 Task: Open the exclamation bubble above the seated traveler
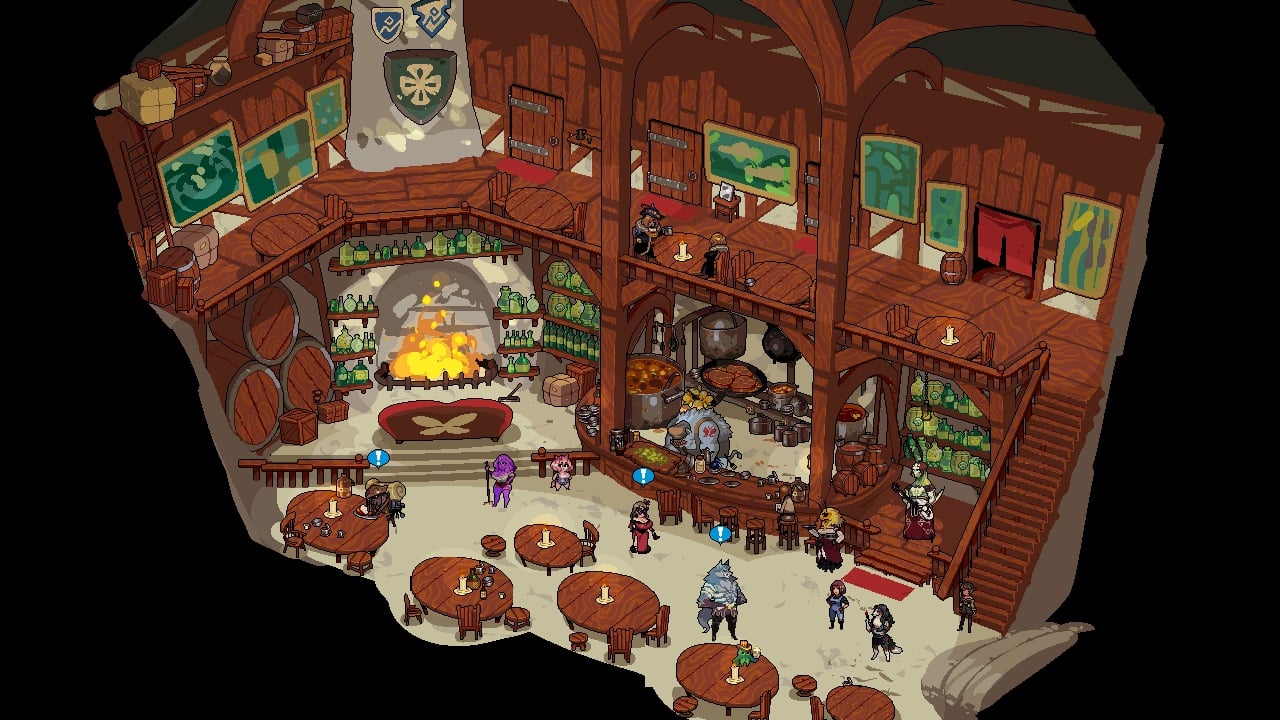coord(378,458)
